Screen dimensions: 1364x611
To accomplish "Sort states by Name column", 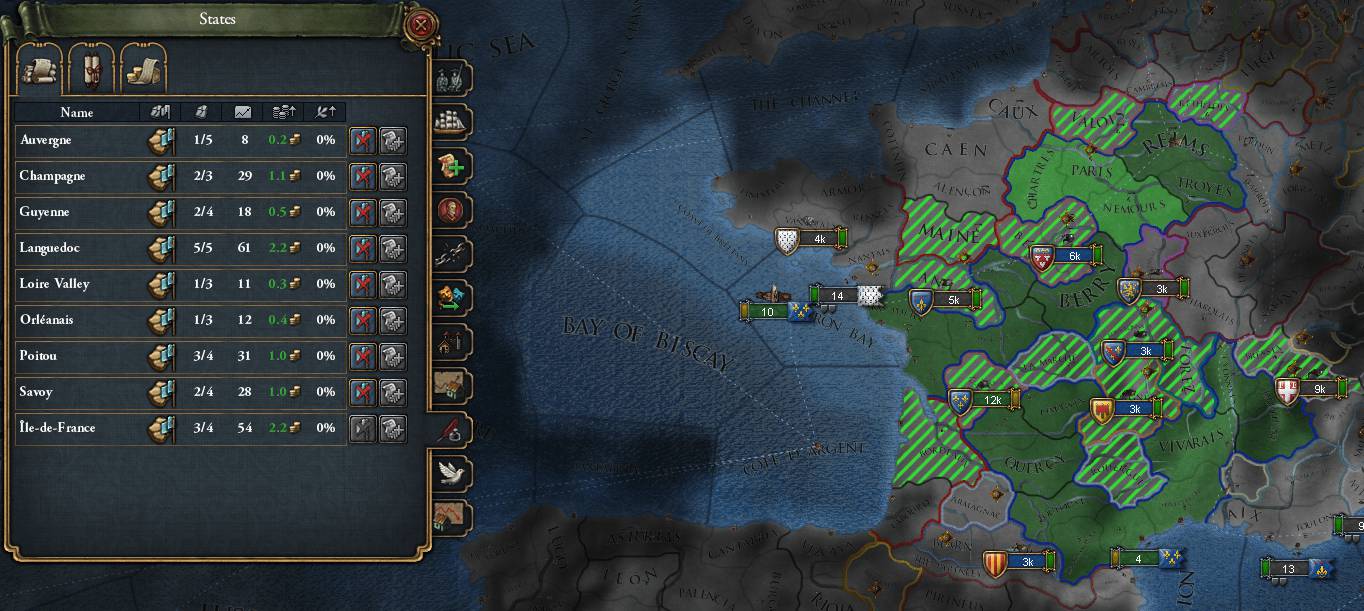I will click(x=76, y=112).
